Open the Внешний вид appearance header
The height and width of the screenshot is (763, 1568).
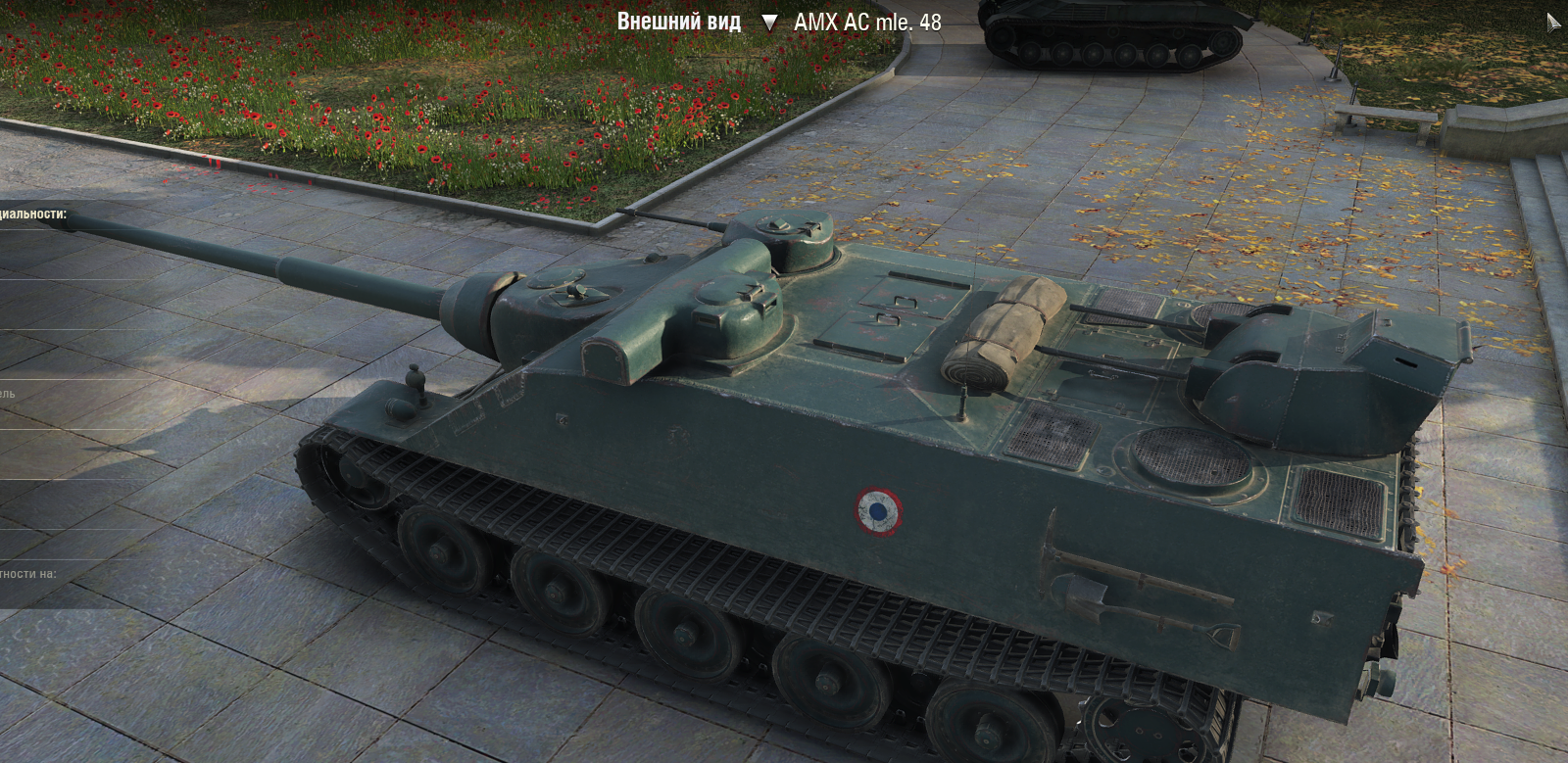pyautogui.click(x=678, y=22)
